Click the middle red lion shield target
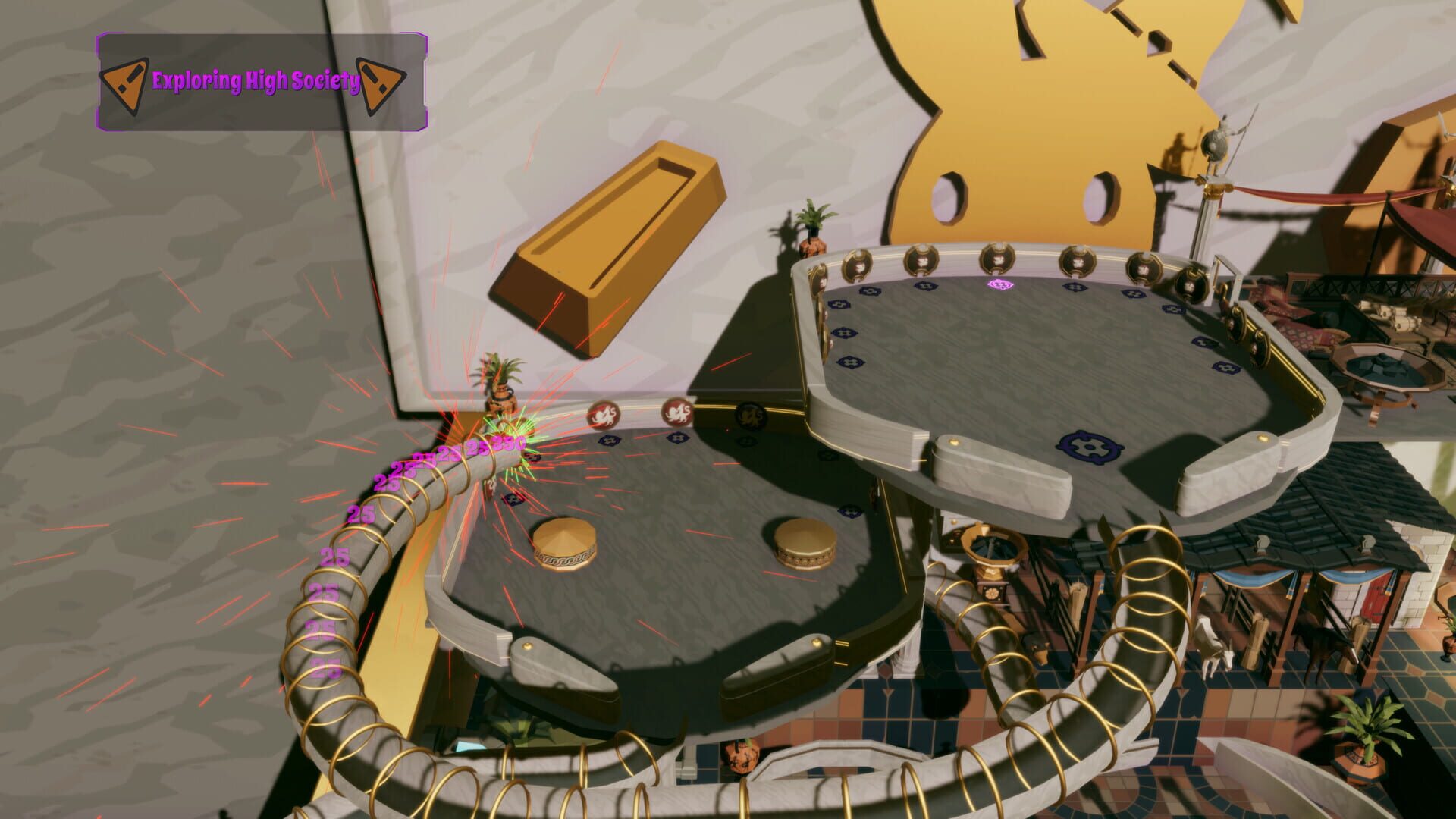The width and height of the screenshot is (1456, 819). coord(678,413)
